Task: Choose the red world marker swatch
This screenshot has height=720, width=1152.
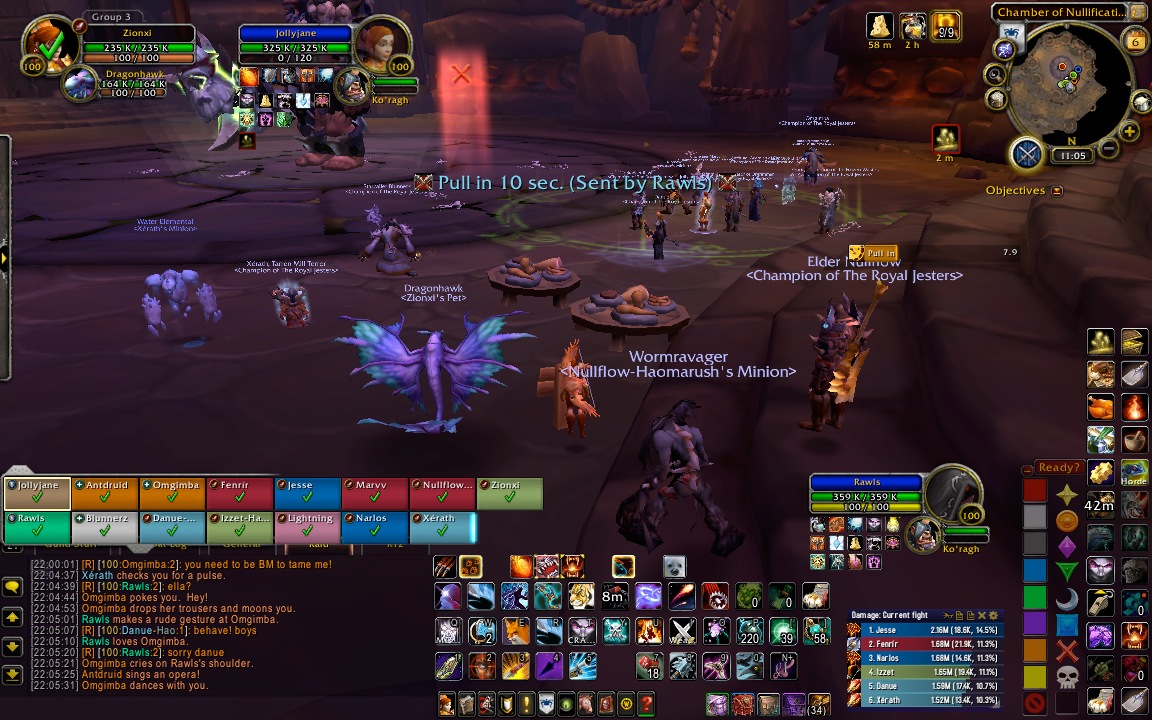Action: [1035, 491]
